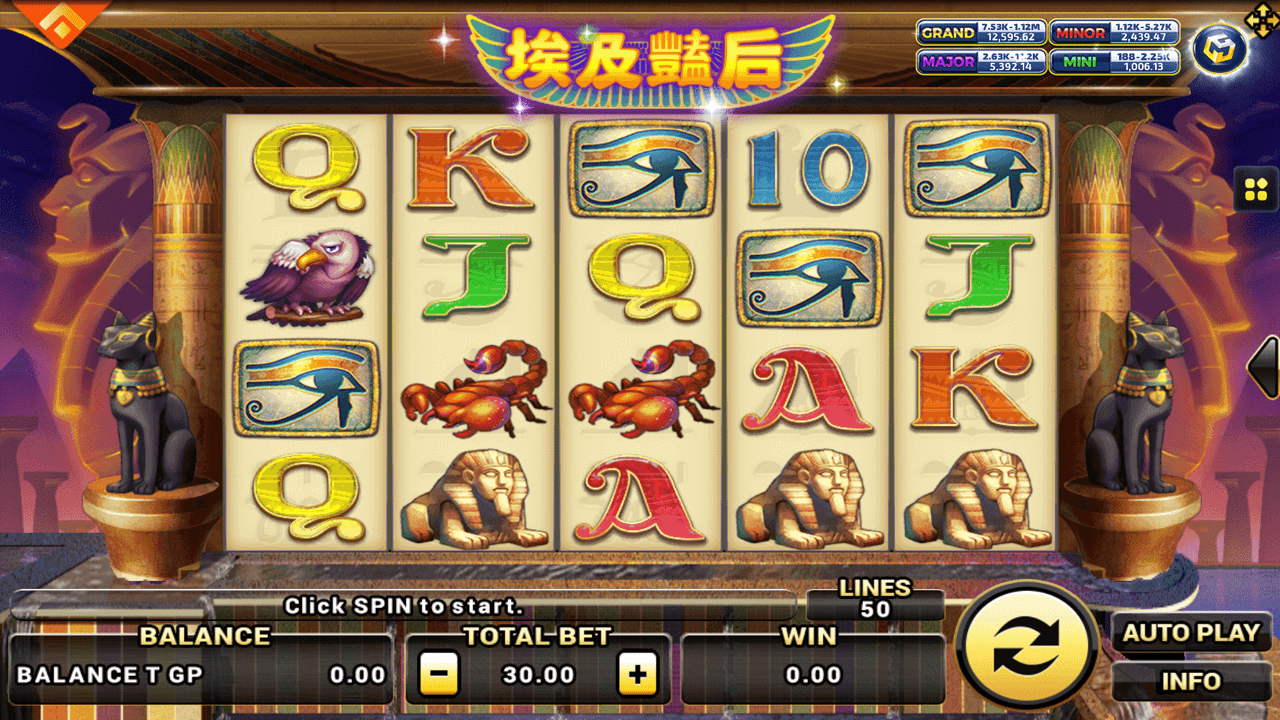Expand the side panel arrow
The height and width of the screenshot is (720, 1280).
click(x=1265, y=368)
